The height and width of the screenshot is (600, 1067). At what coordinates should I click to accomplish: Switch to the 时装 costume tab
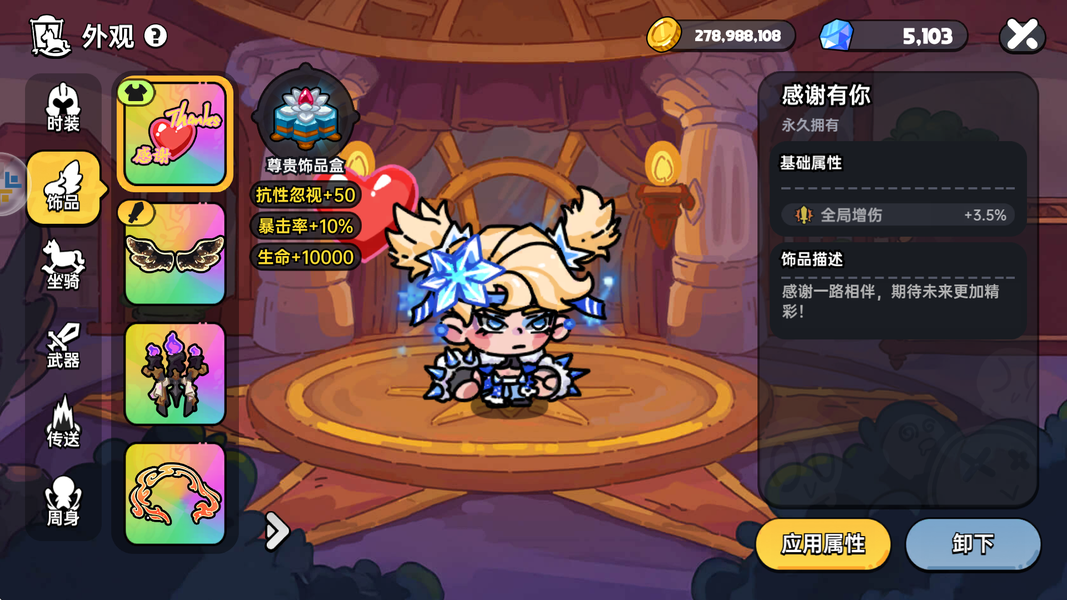(63, 109)
